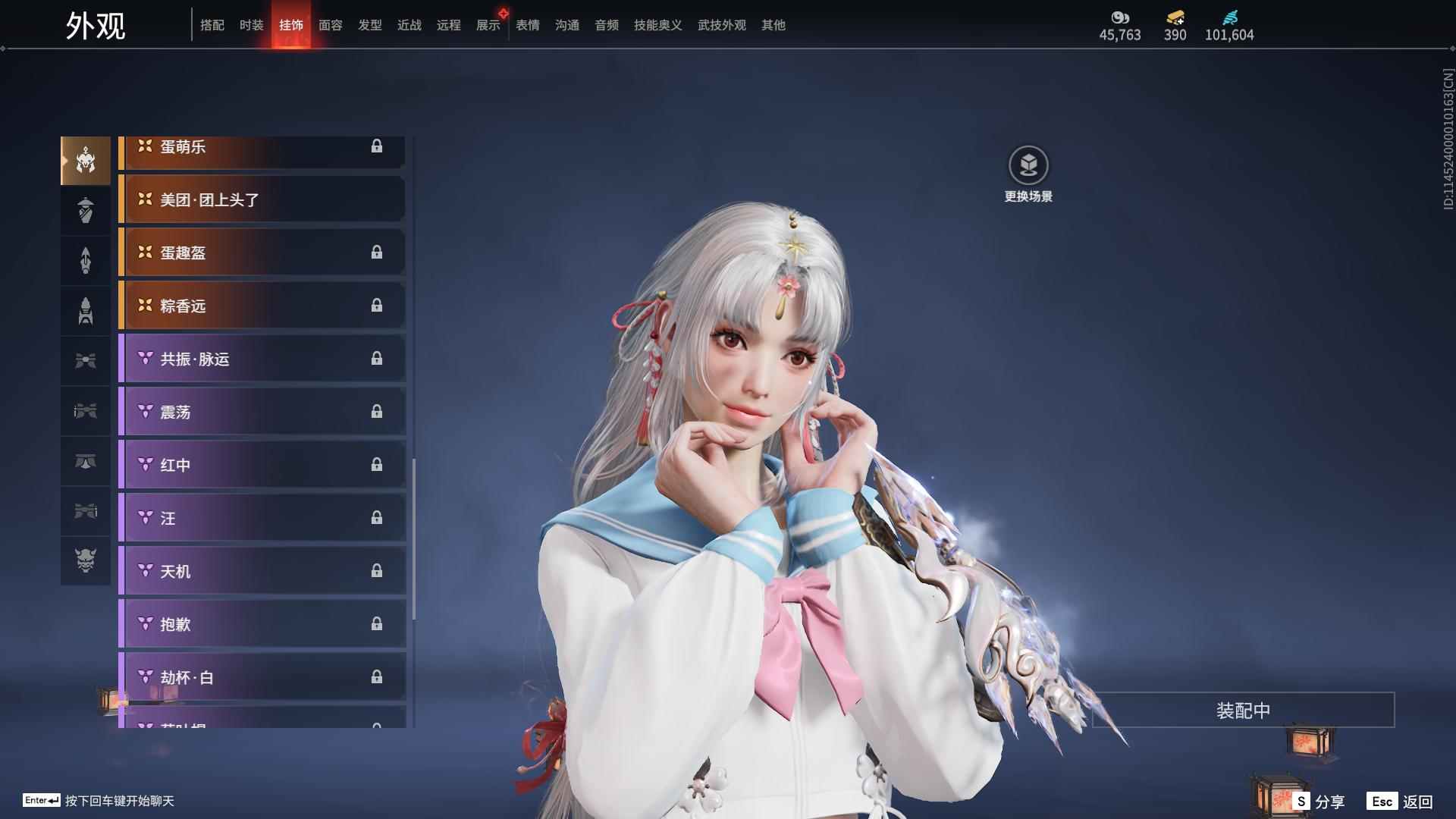This screenshot has height=819, width=1456.
Task: Choose the 天机 accessory row
Action: point(262,571)
